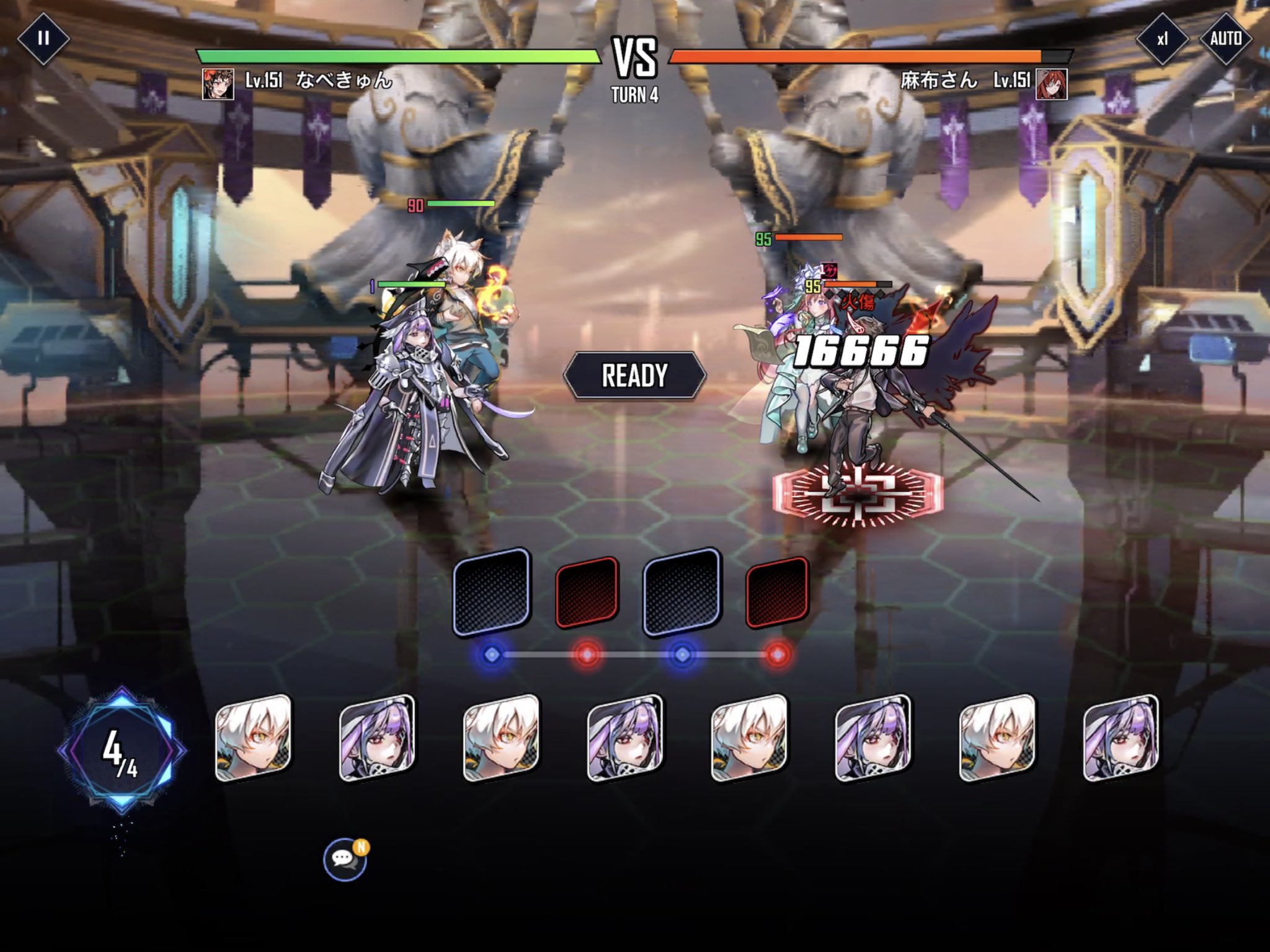View なべきゅん player portrait
Screen dimensions: 1270x952
pos(218,84)
